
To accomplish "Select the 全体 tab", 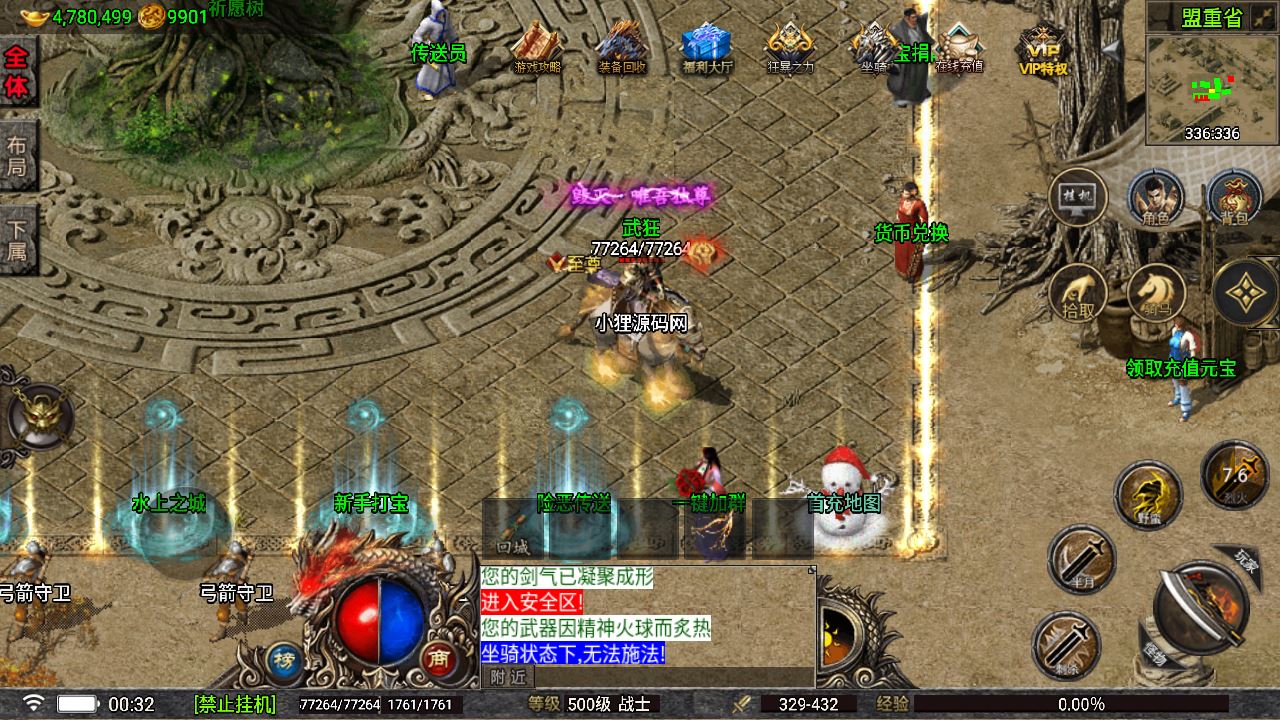I will [x=17, y=72].
